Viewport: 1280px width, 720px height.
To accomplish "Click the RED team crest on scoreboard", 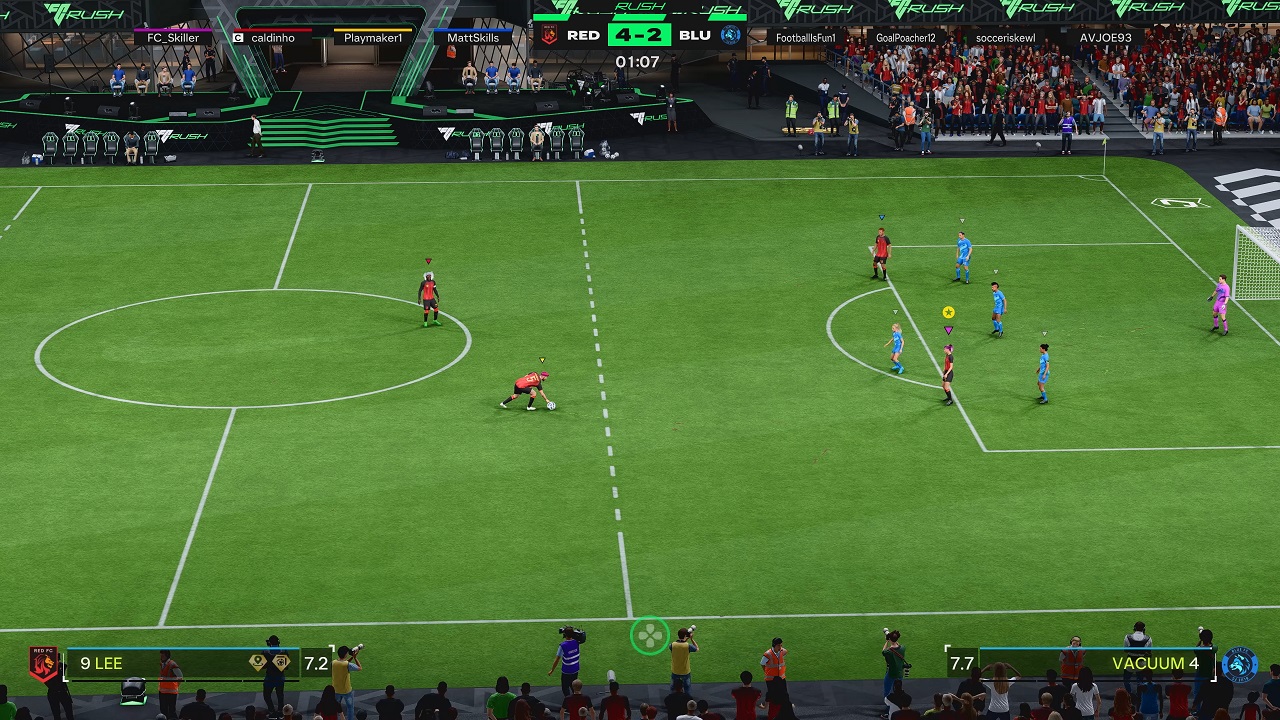I will pyautogui.click(x=549, y=35).
